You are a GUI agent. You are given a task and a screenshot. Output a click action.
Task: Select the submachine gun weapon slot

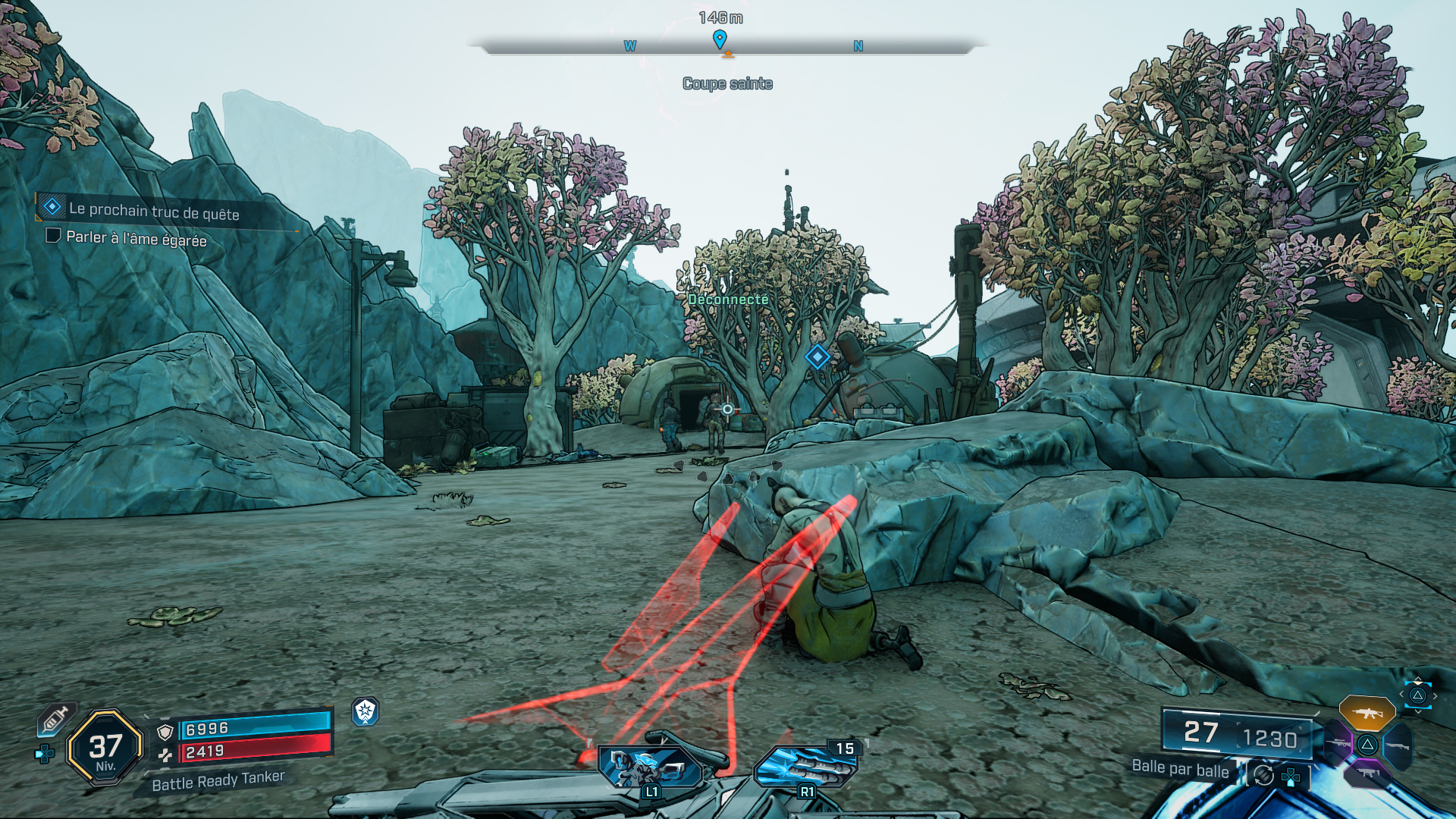[1367, 773]
